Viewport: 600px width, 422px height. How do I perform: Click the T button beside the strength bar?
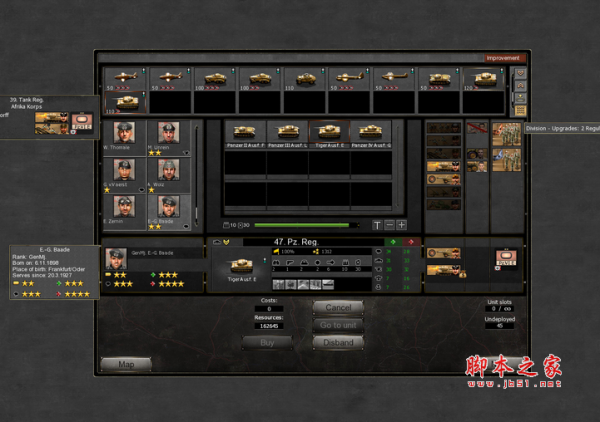point(377,225)
